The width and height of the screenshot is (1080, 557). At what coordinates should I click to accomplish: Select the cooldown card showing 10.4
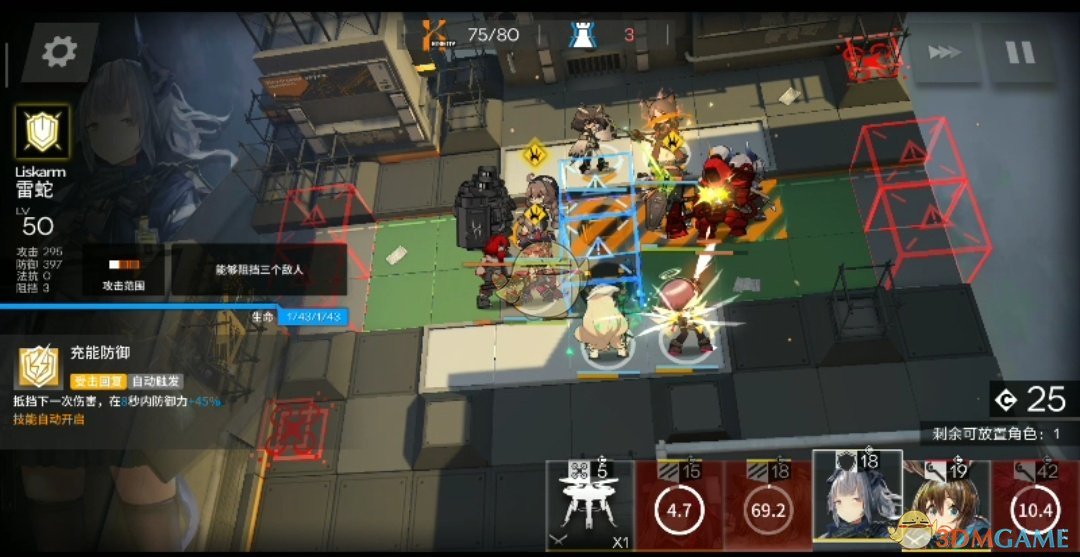coord(1033,510)
